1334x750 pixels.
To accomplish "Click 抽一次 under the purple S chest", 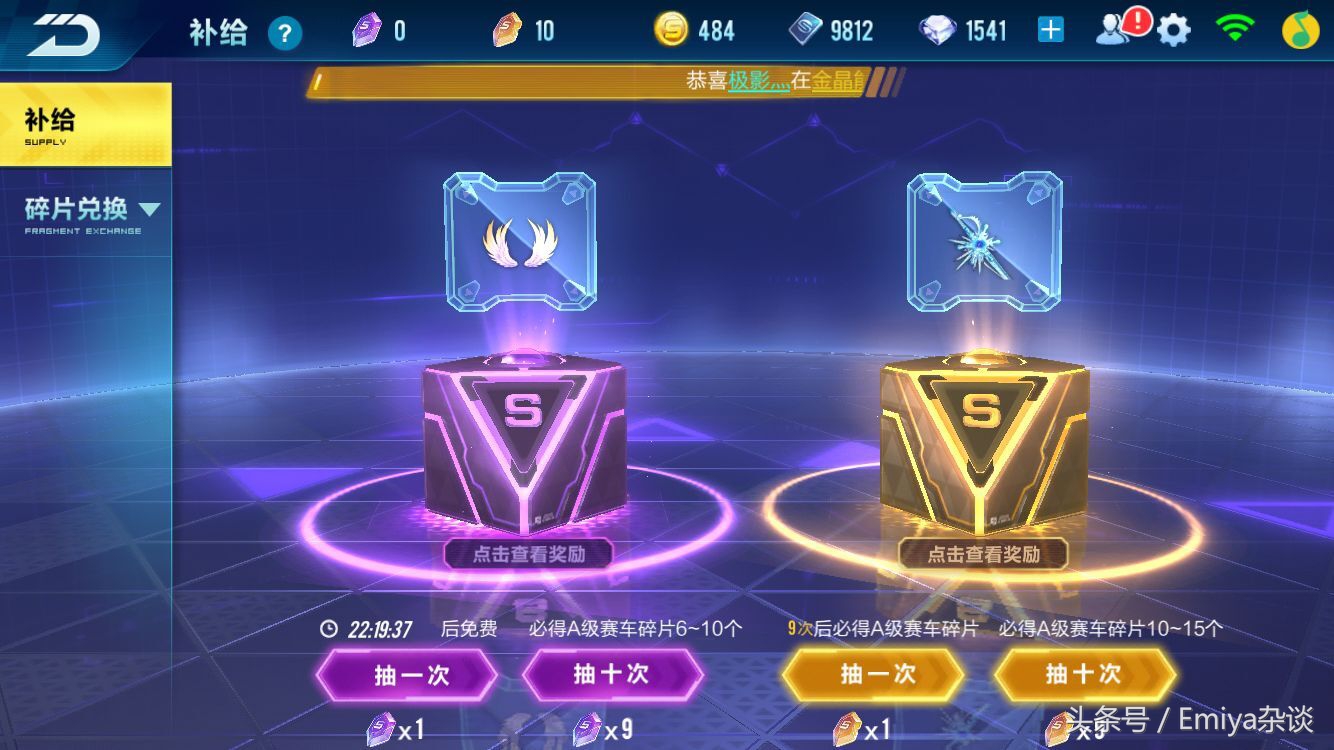I will [406, 674].
